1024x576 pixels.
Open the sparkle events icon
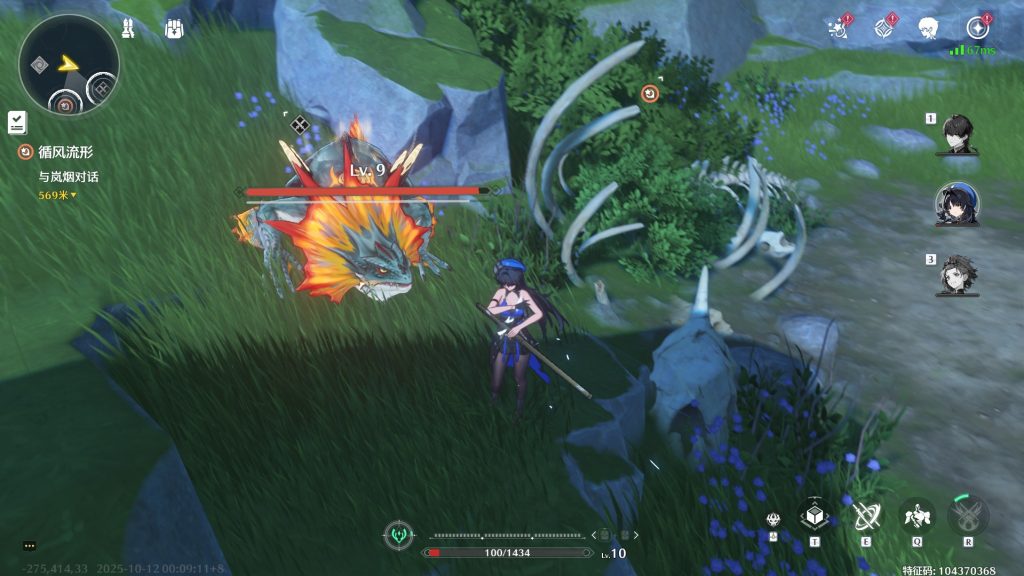pos(839,27)
